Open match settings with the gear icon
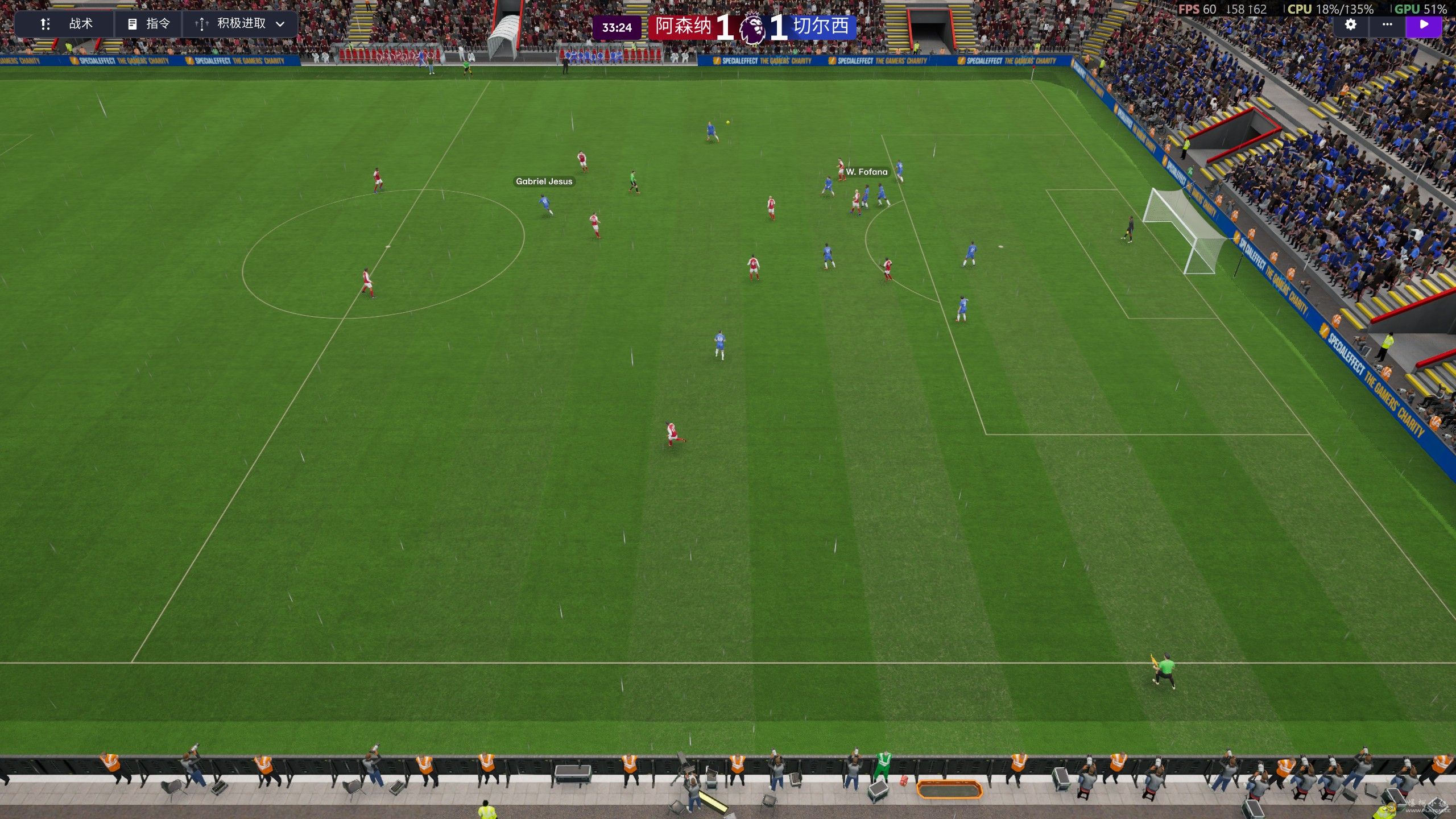The height and width of the screenshot is (819, 1456). pos(1350,24)
